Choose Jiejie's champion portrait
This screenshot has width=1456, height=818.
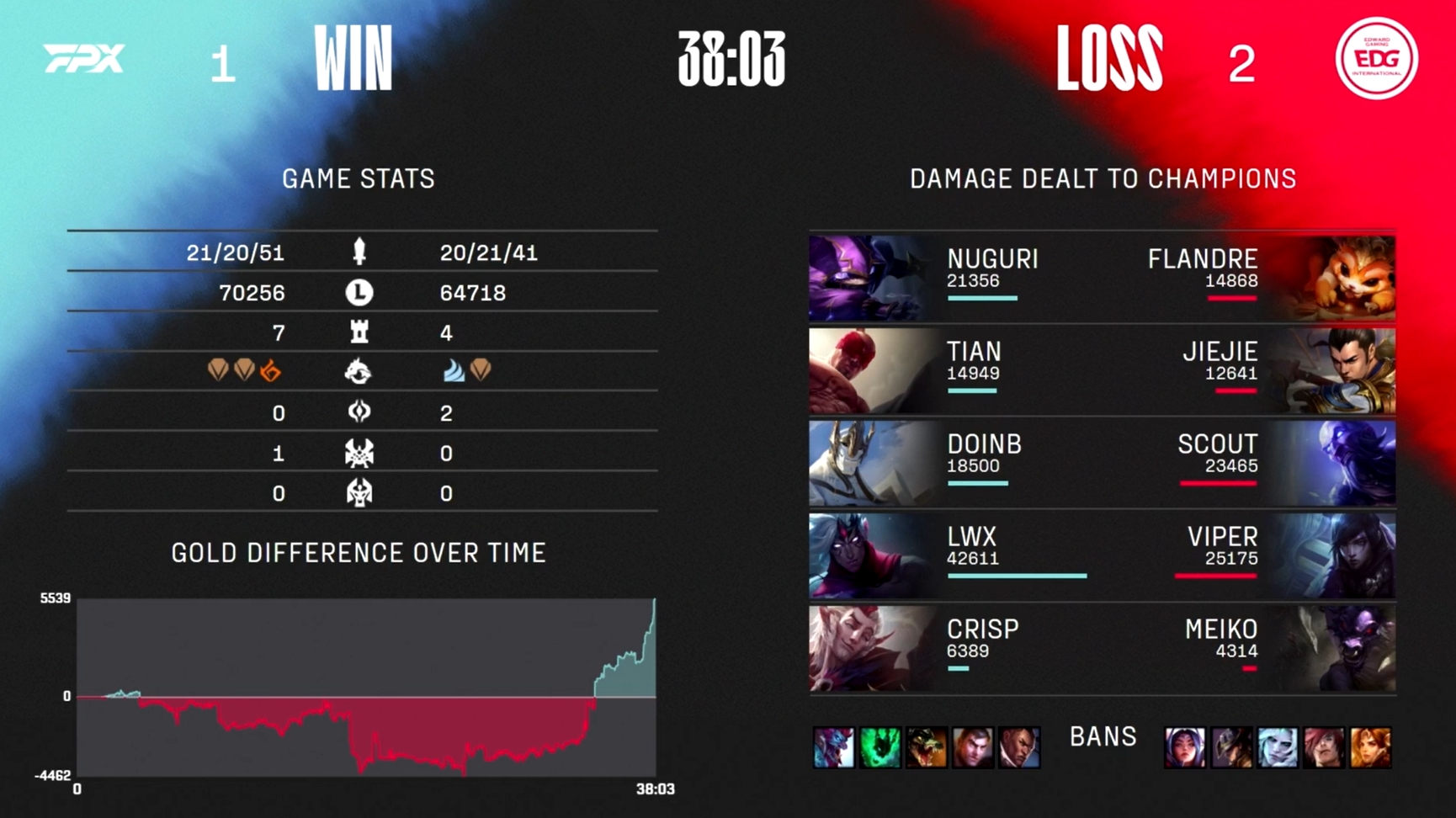[1335, 371]
